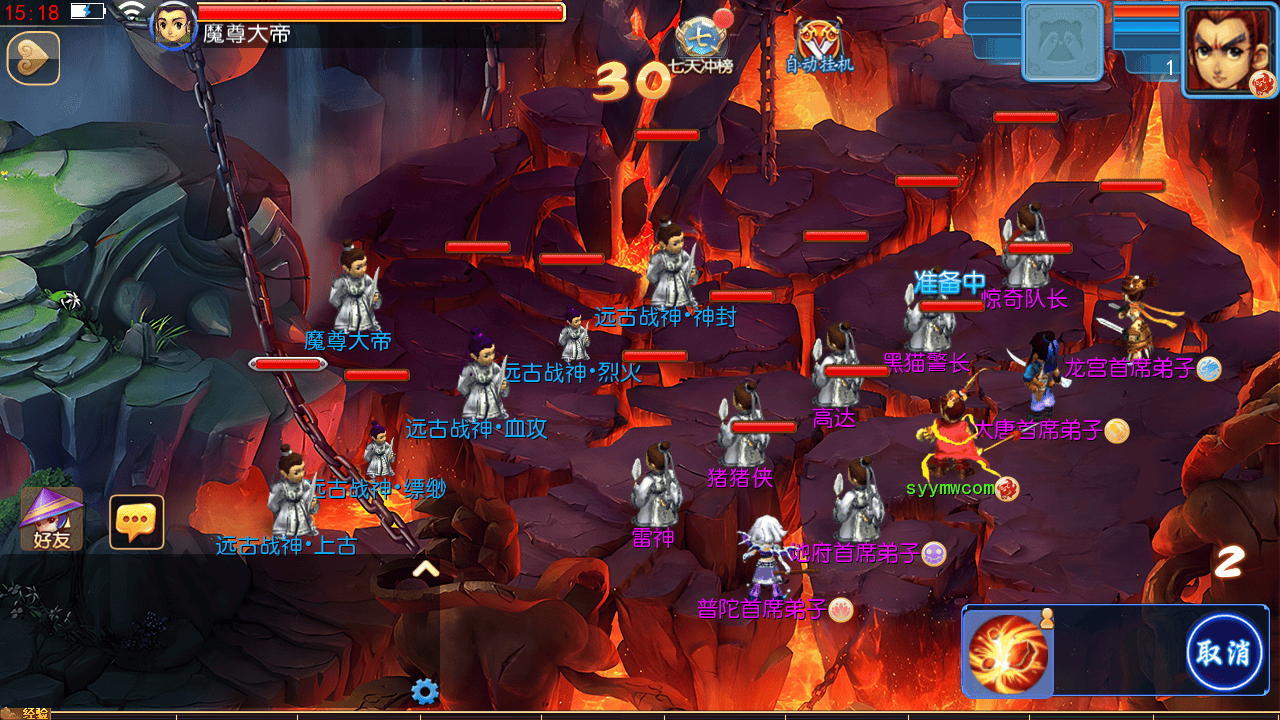
Task: Click the golden back arrow button
Action: (x=33, y=58)
